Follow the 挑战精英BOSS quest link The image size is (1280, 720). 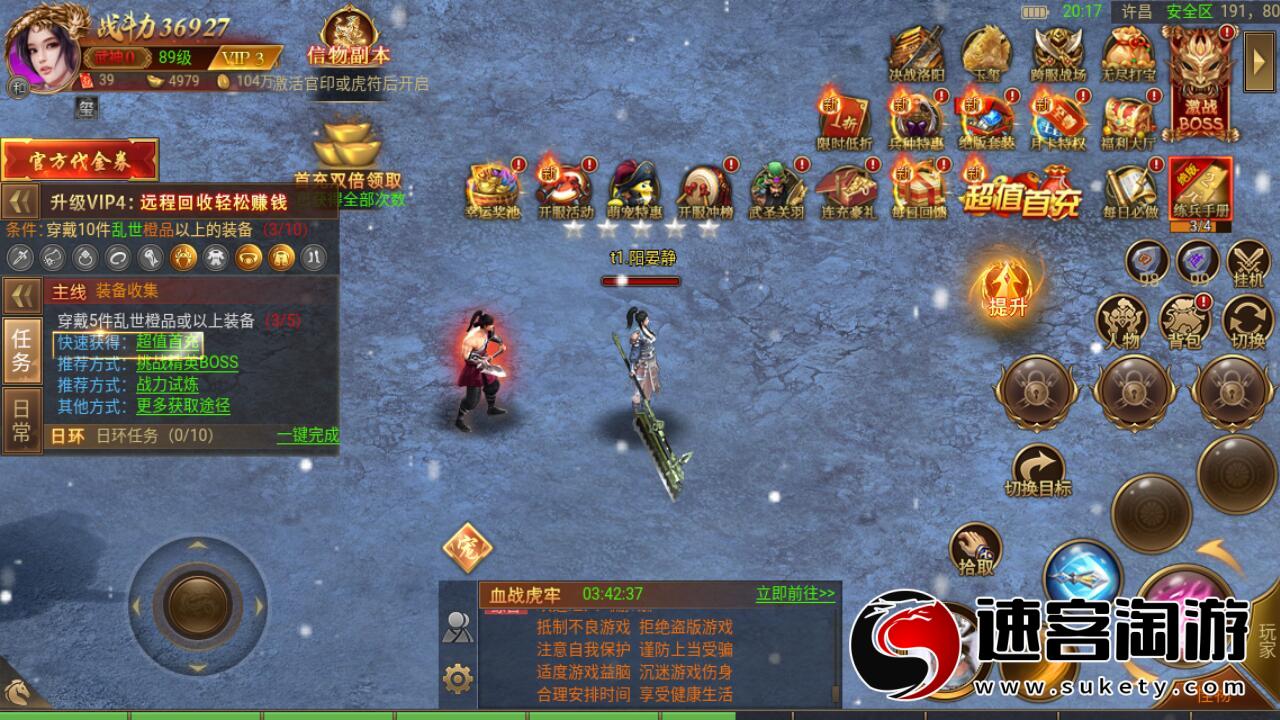point(187,362)
